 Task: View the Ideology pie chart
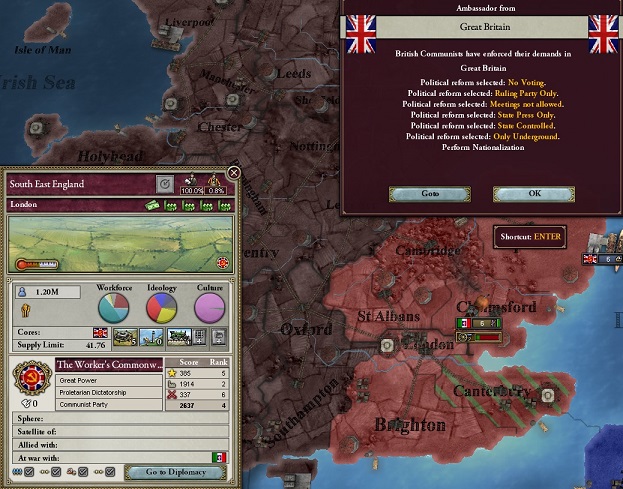pos(161,309)
